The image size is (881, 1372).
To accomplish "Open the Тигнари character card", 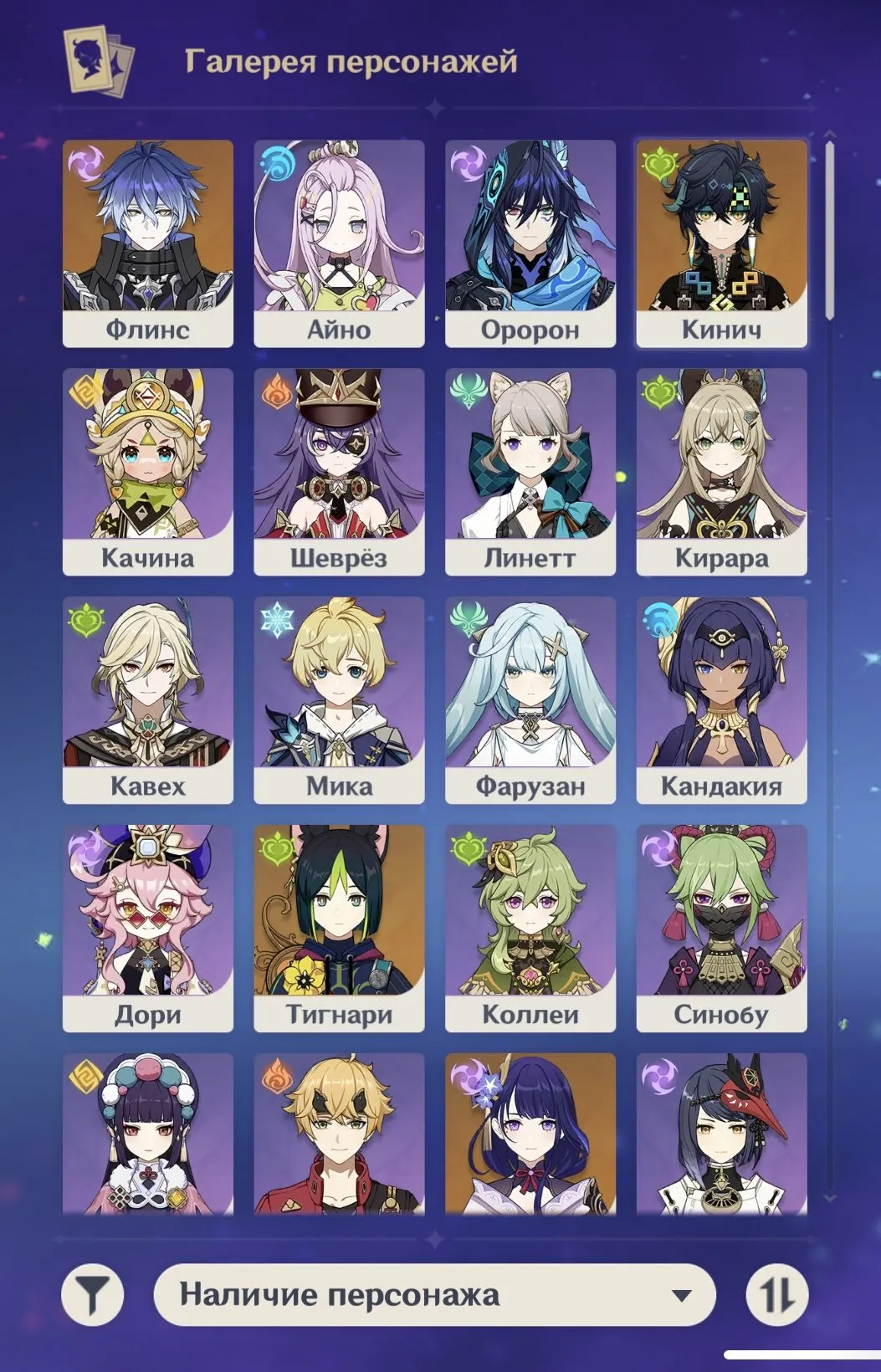I will [339, 928].
